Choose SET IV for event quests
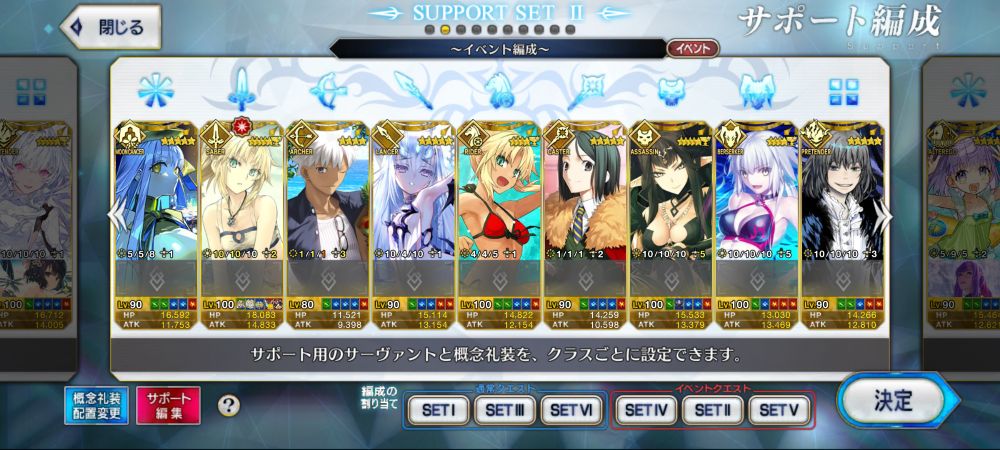The width and height of the screenshot is (1000, 450). point(647,409)
